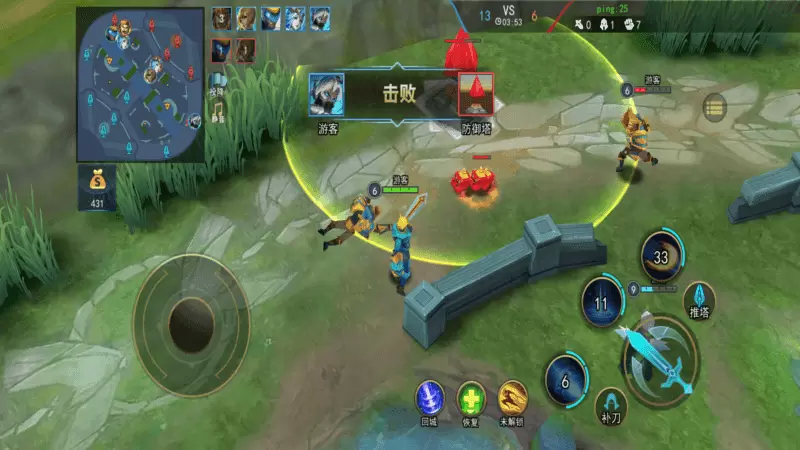Click the 投降 surrender icon
Image resolution: width=800 pixels, height=450 pixels.
click(218, 82)
